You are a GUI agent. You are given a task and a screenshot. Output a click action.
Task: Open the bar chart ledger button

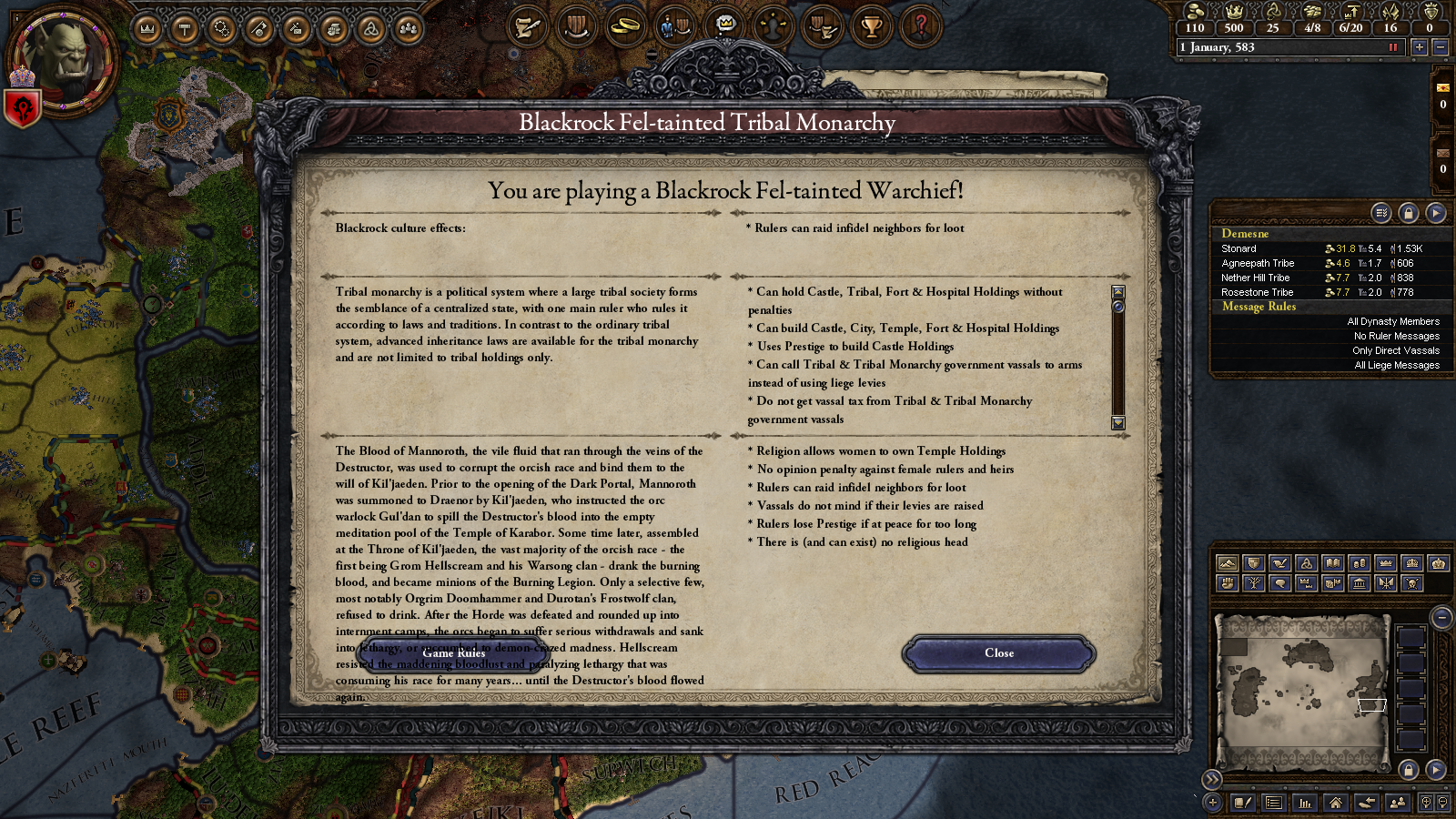pos(1305,803)
